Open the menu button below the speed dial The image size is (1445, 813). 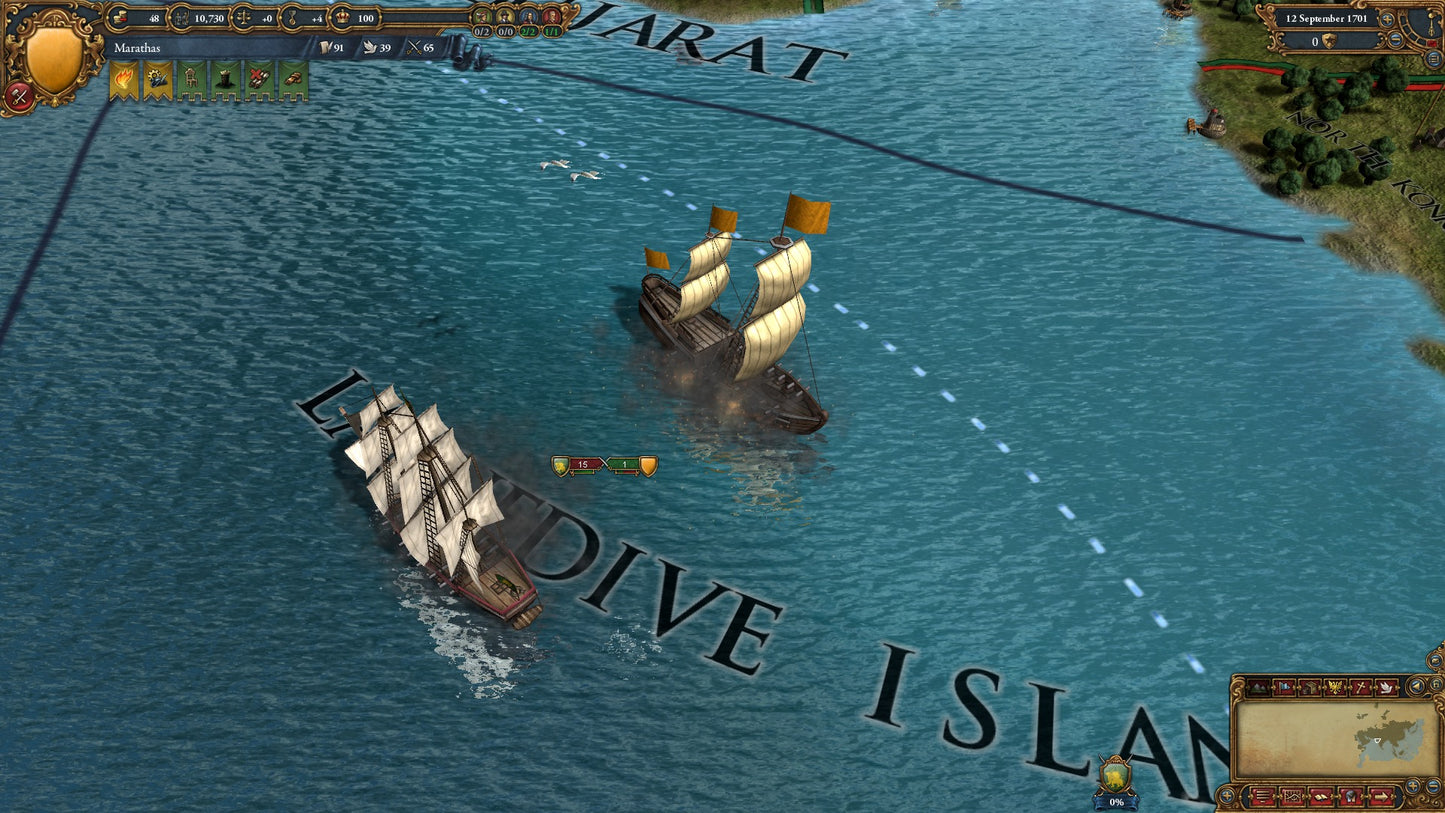1434,59
